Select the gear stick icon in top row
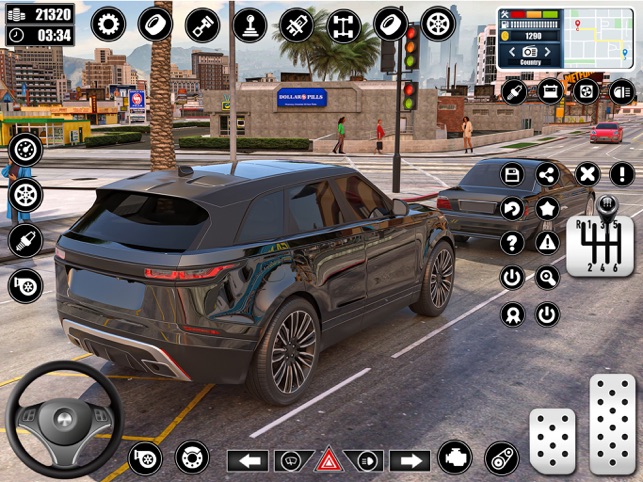 [x=249, y=23]
